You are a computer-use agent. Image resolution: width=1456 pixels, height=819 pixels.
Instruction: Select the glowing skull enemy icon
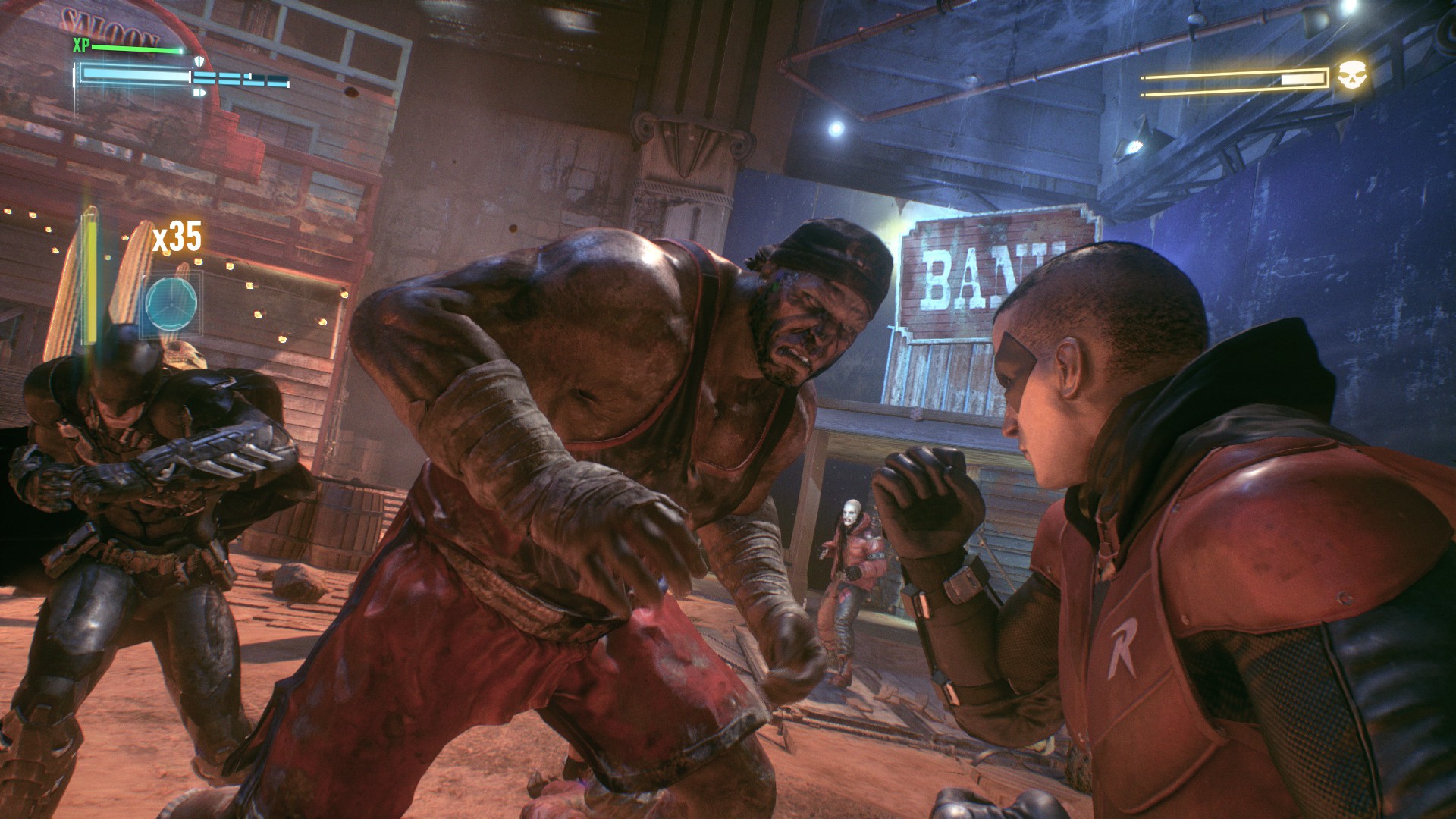(1351, 77)
